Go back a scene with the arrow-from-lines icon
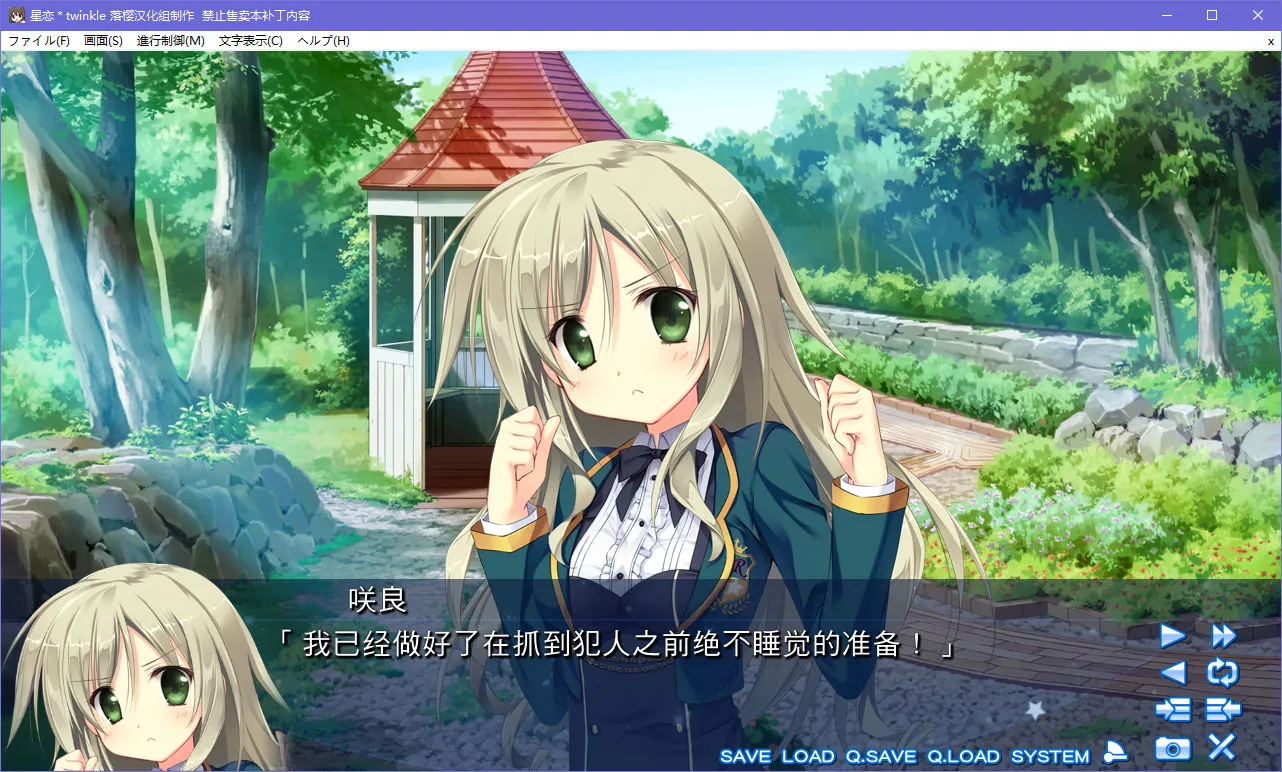Screen dimensions: 1282x772 coord(1222,709)
